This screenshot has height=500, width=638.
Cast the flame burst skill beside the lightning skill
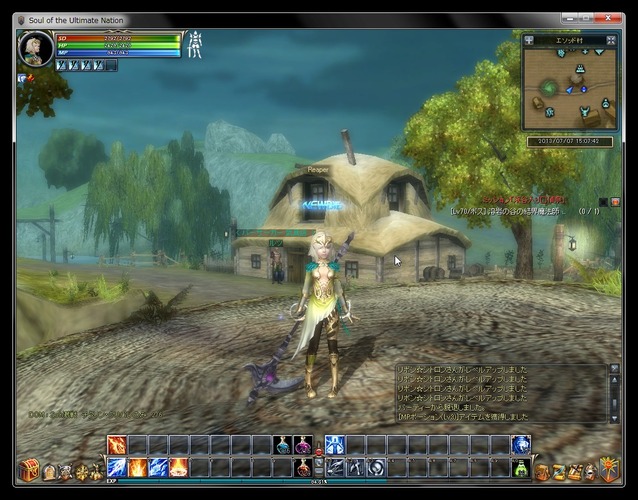pos(137,467)
